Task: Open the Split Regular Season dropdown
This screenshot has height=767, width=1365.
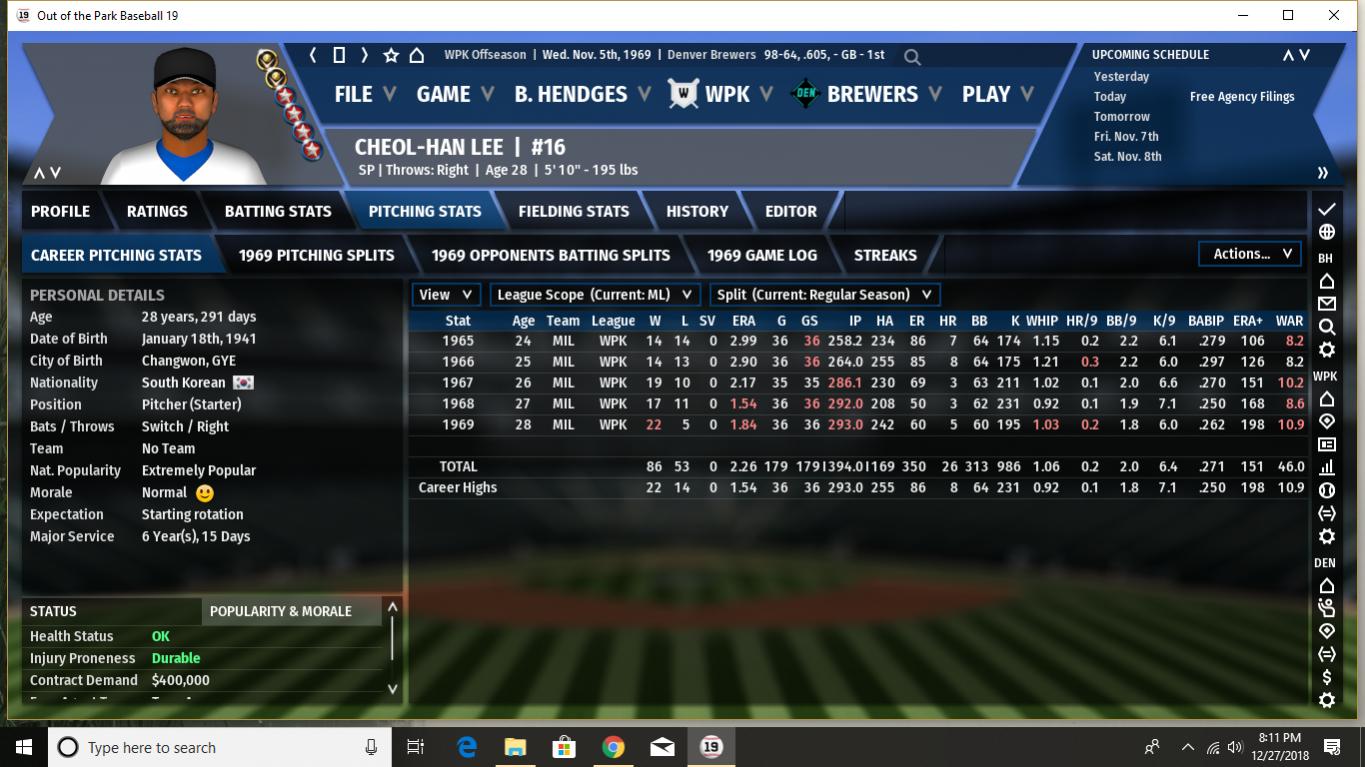Action: tap(824, 295)
